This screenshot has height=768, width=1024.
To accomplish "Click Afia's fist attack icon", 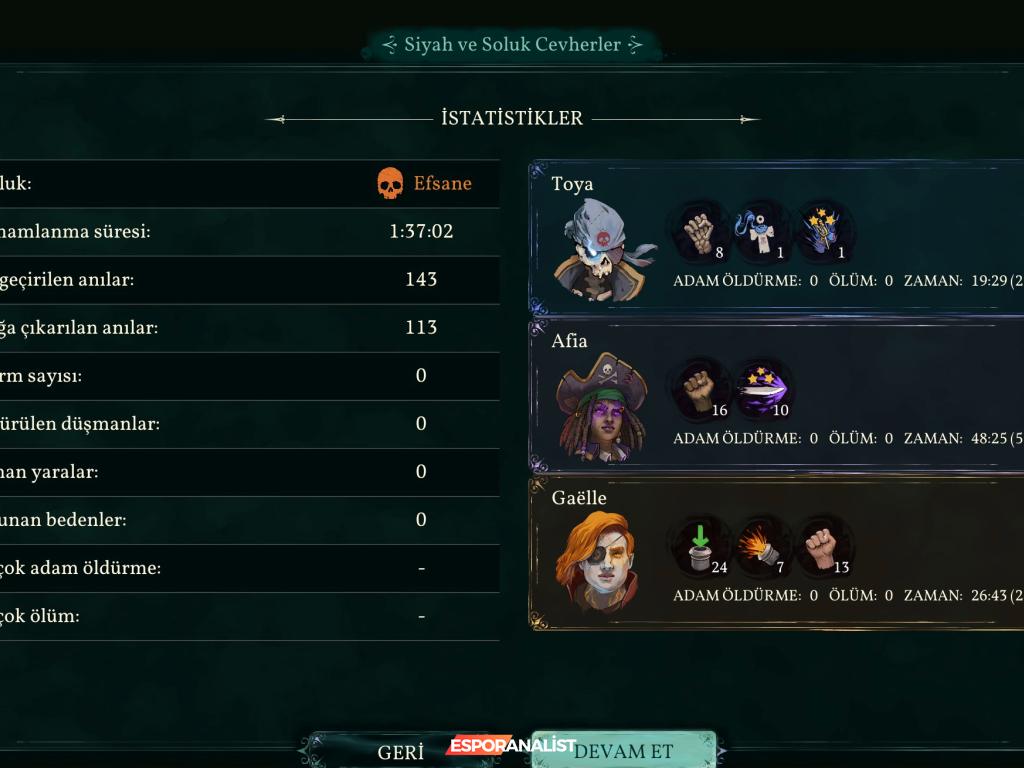I will 700,390.
